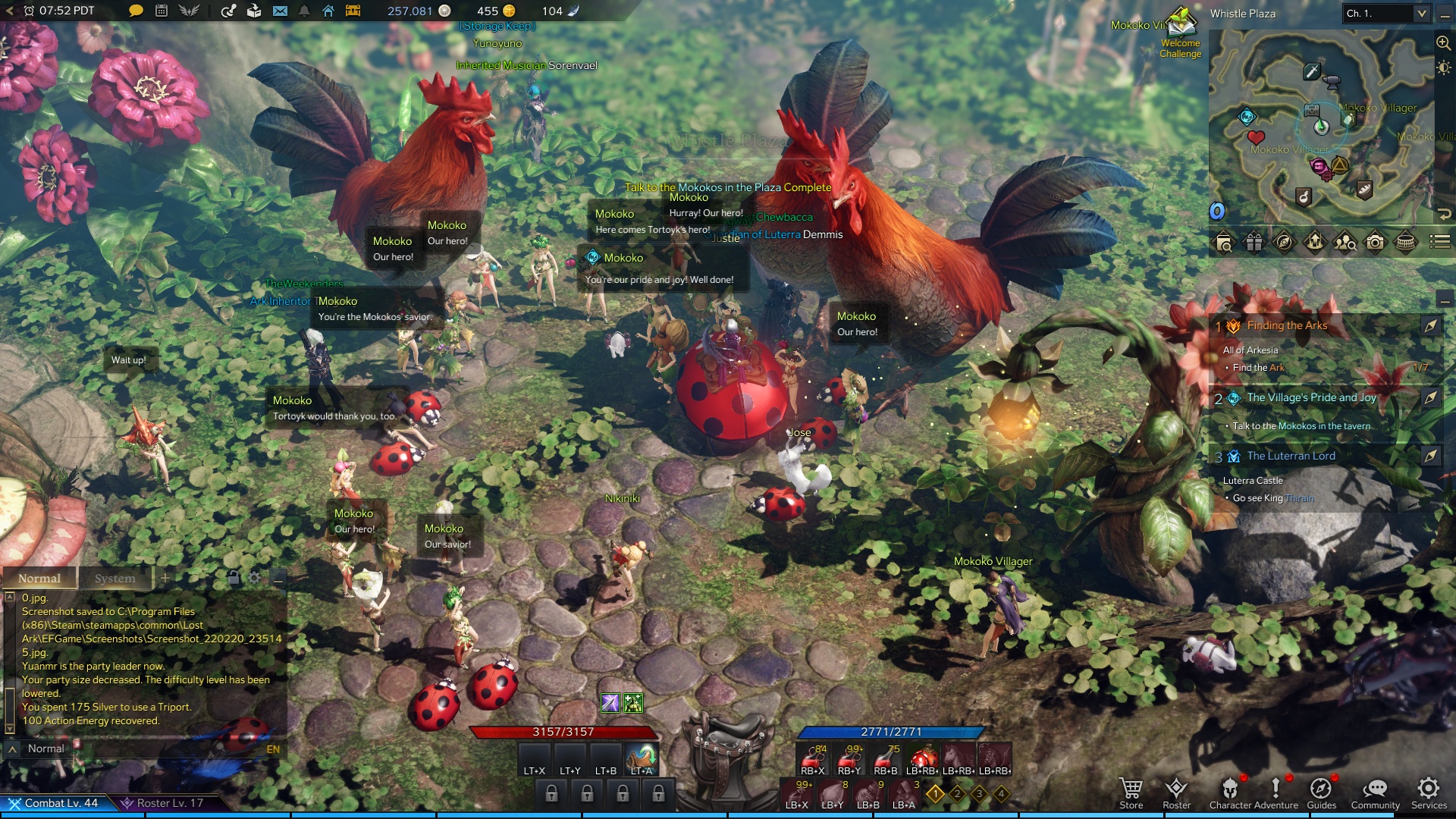The height and width of the screenshot is (819, 1456).
Task: Select The Luterran Lord quest entry
Action: pyautogui.click(x=1291, y=456)
